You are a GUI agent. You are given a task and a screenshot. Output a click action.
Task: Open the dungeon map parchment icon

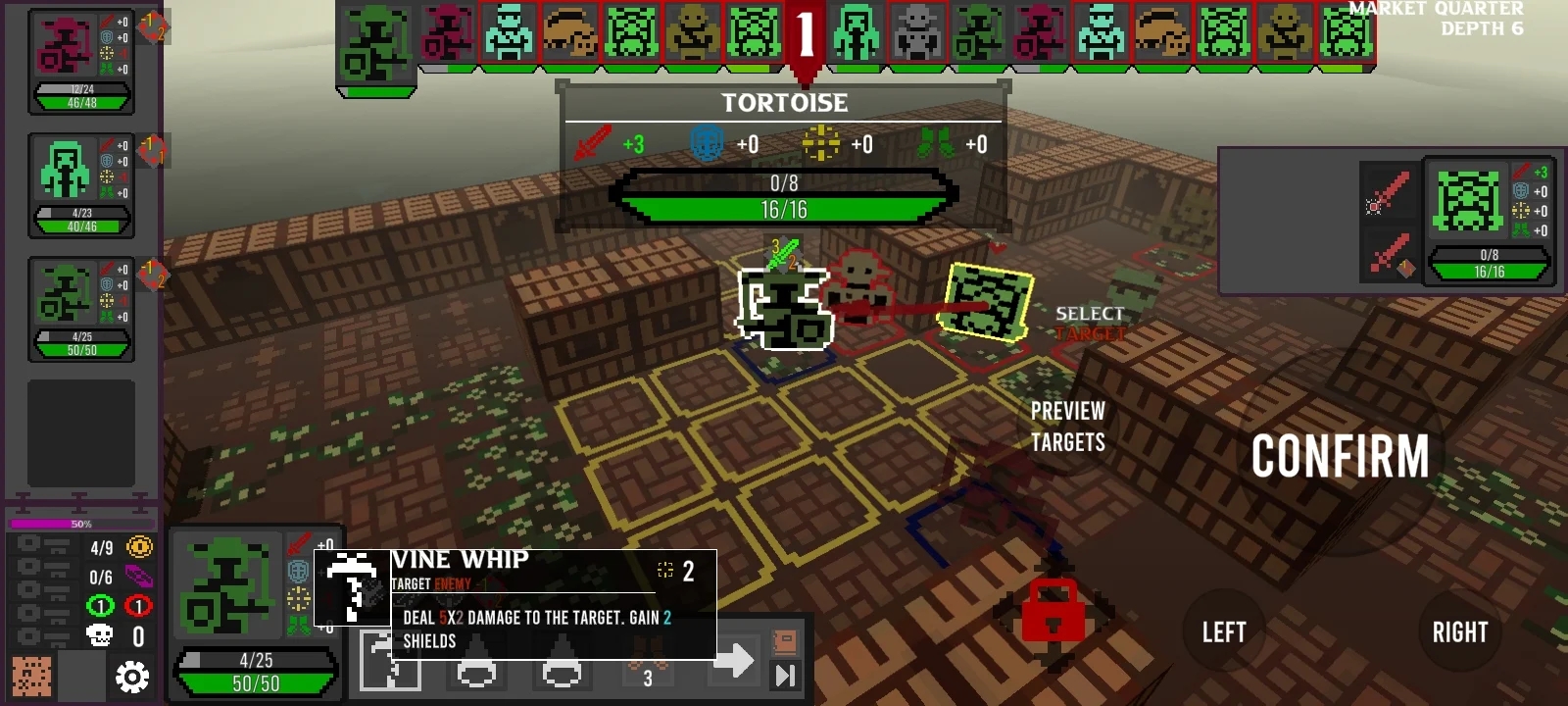(31, 677)
